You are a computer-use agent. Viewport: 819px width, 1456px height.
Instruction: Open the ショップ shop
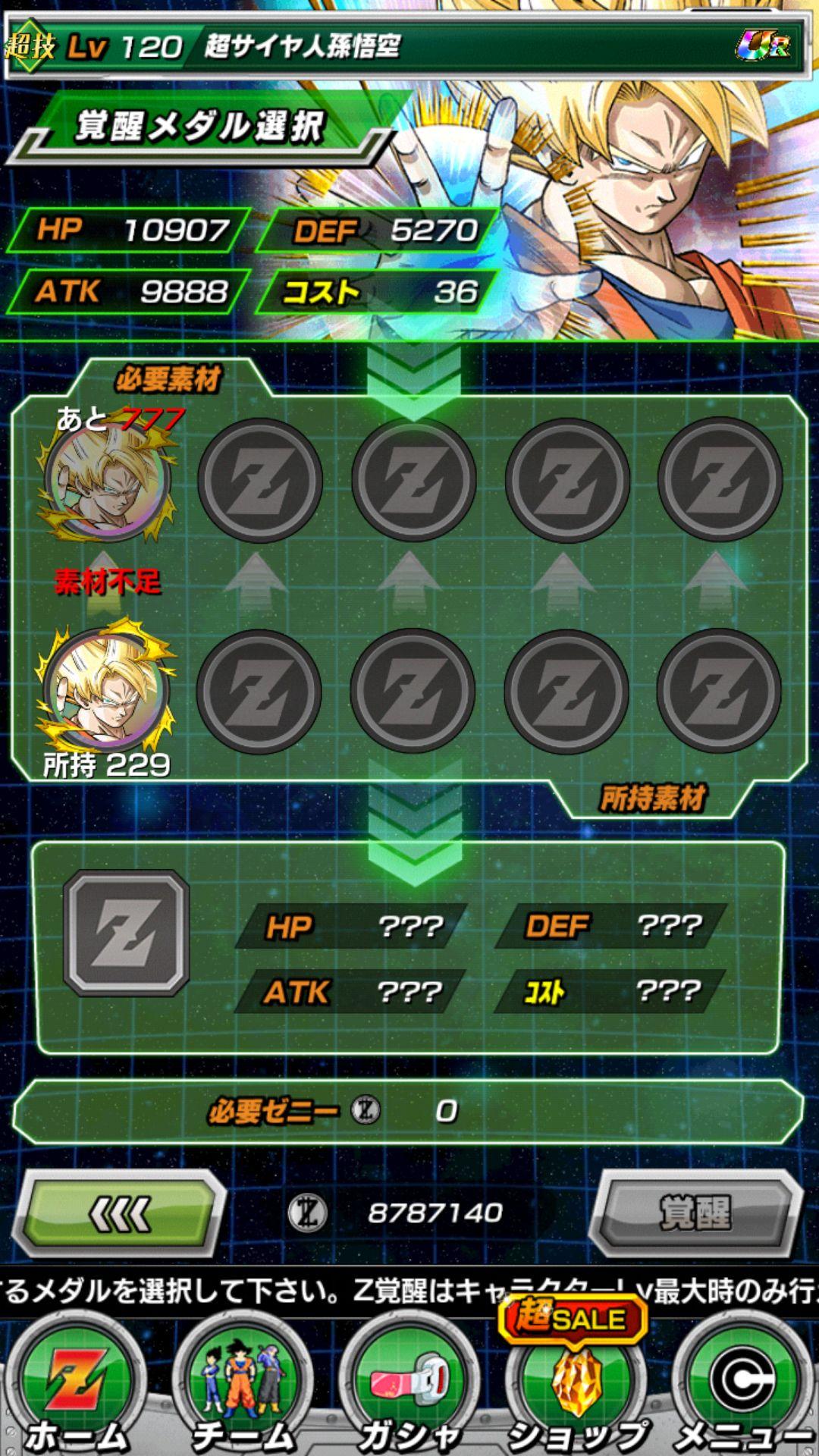pyautogui.click(x=576, y=1388)
